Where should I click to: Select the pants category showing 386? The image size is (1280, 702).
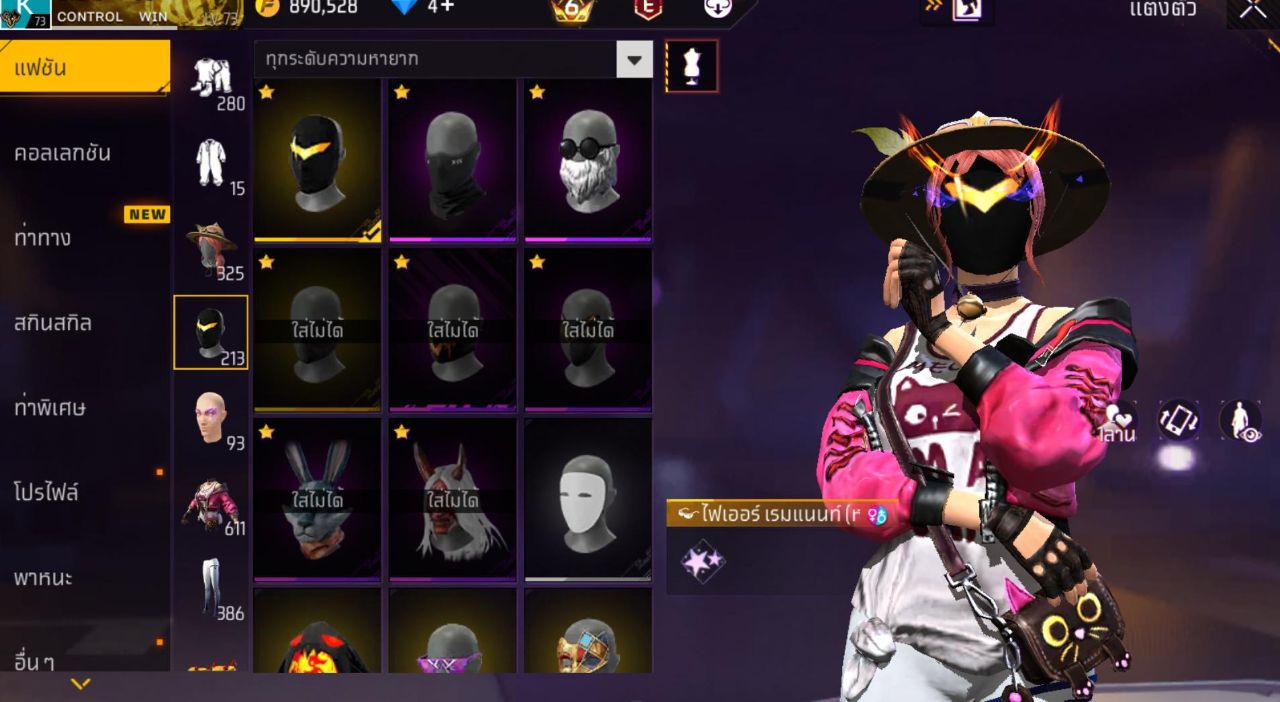pos(212,588)
